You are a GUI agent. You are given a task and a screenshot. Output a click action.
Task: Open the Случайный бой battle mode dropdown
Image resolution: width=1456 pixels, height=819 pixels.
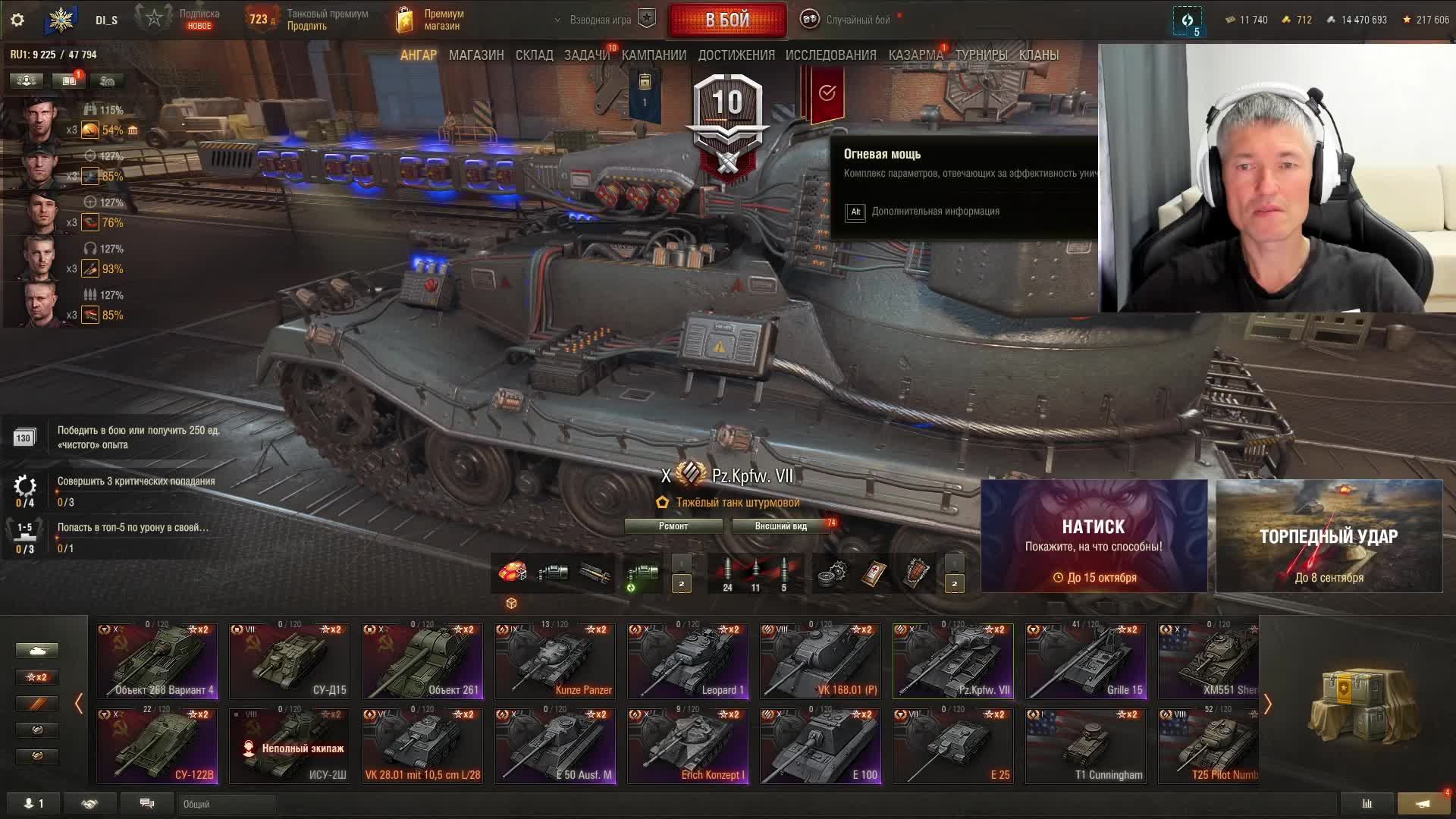coord(849,20)
